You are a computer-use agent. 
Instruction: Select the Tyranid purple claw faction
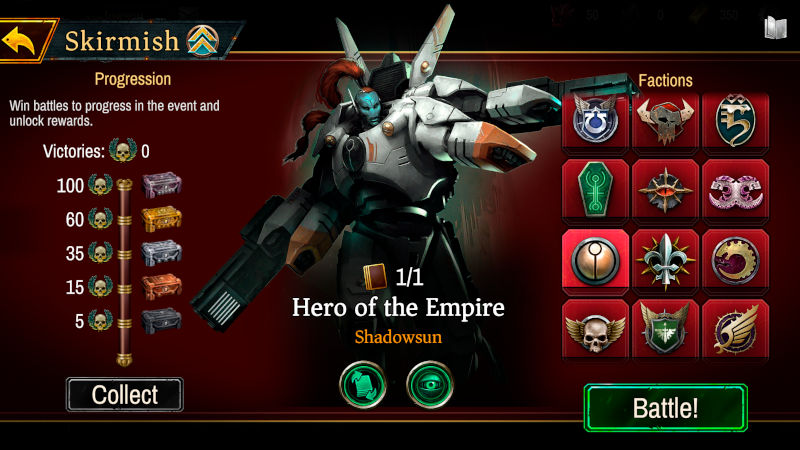click(735, 260)
